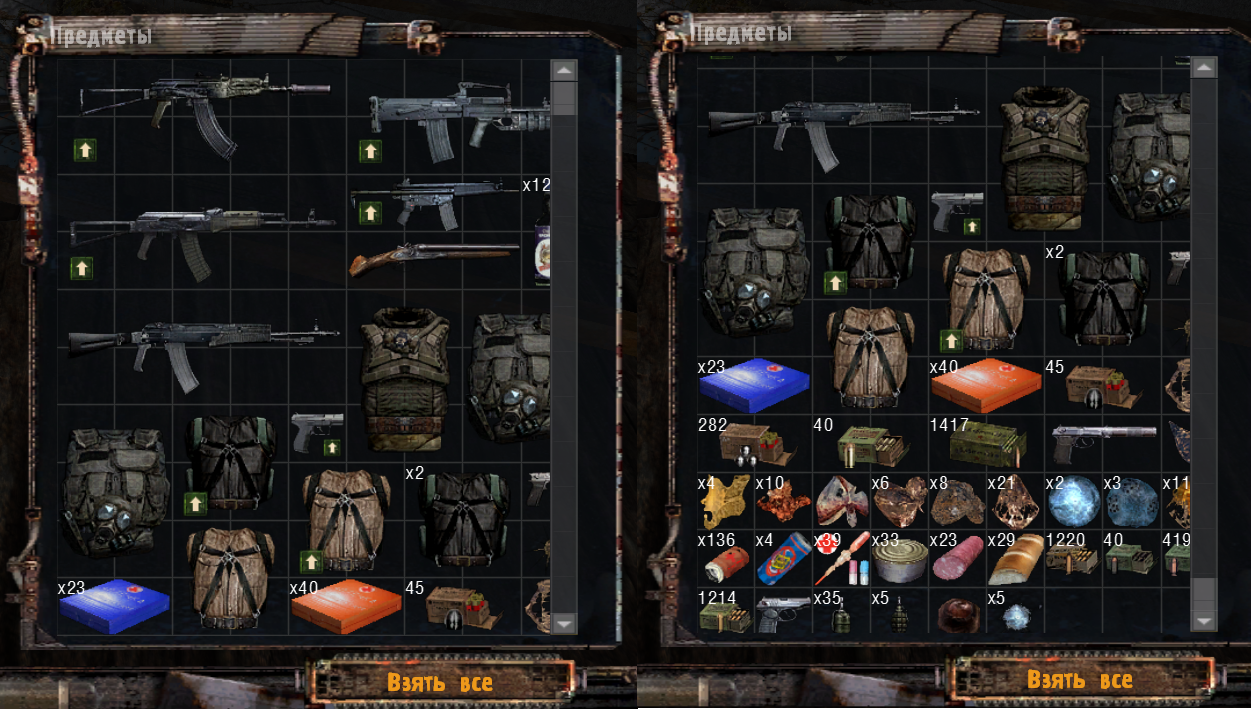Take the 1417-round green ammo crate

985,441
